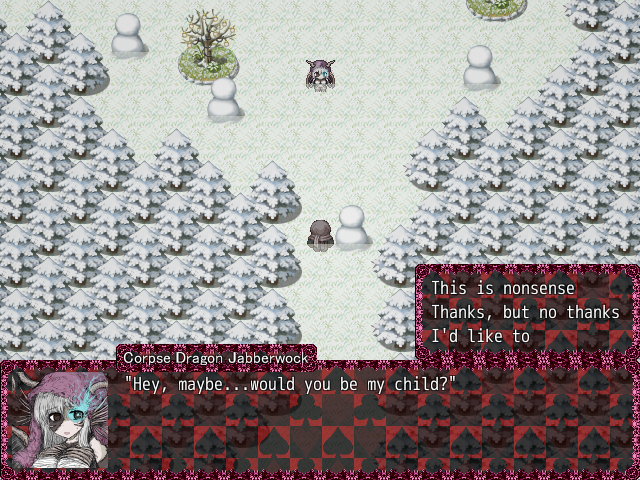The width and height of the screenshot is (640, 480).
Task: Choose the "This is nonsense" reply
Action: [x=503, y=288]
